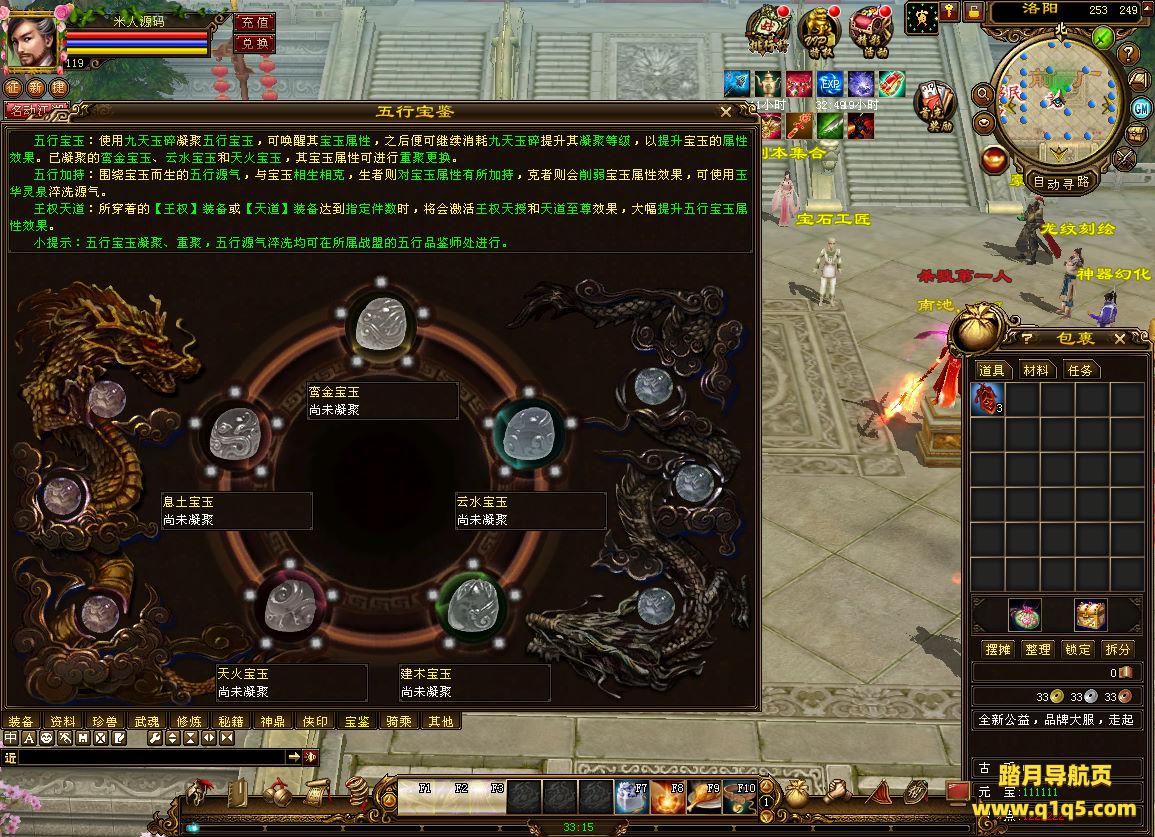Close the 五行宝鉴 window
1155x837 pixels.
[726, 112]
